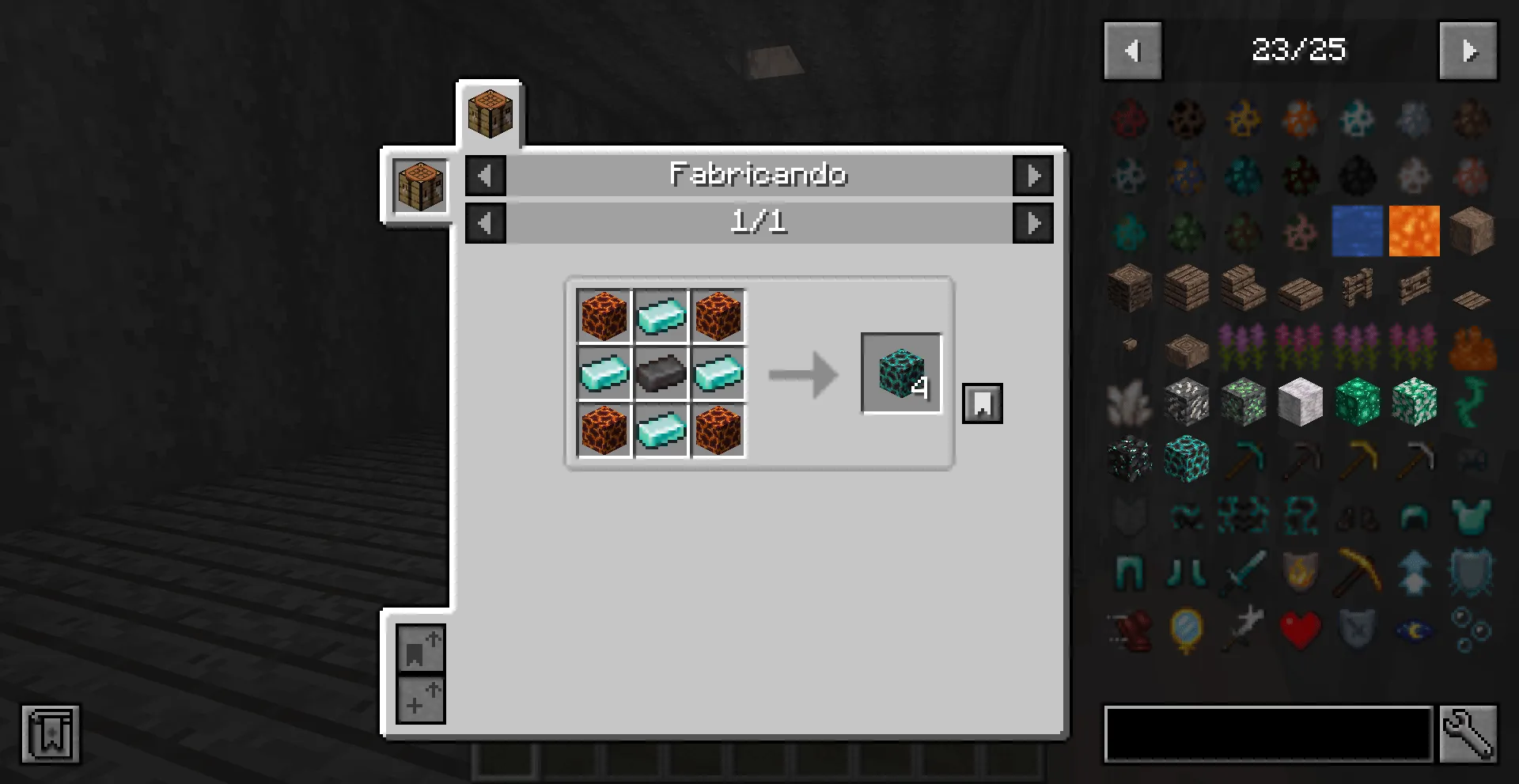The height and width of the screenshot is (784, 1519).
Task: Pick the emerald block from the item list
Action: pos(1358,403)
